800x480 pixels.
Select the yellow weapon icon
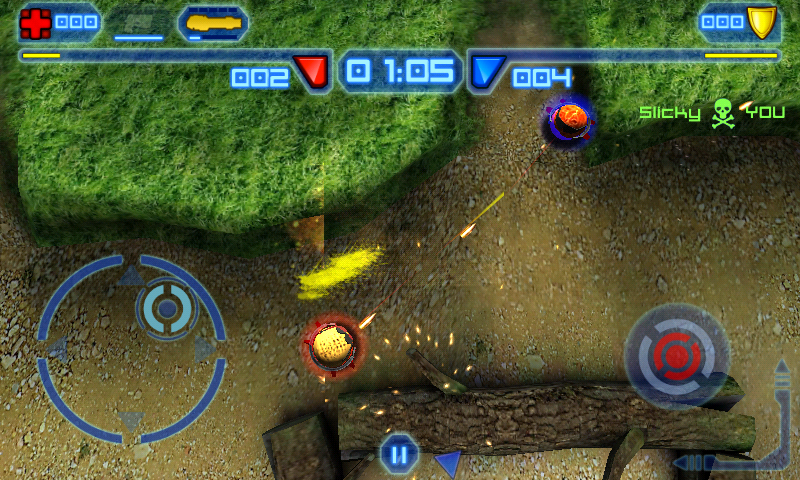pos(212,21)
